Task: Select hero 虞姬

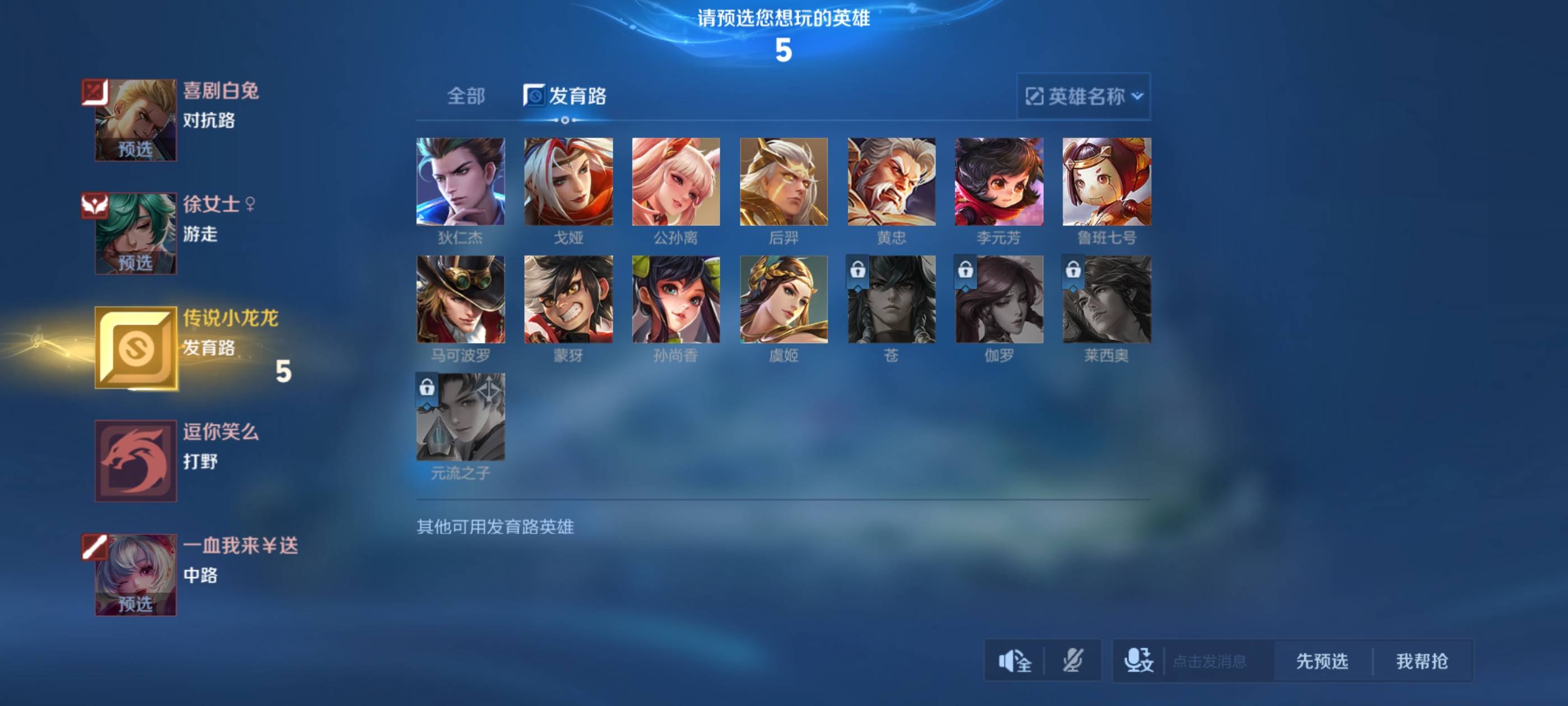Action: click(783, 299)
